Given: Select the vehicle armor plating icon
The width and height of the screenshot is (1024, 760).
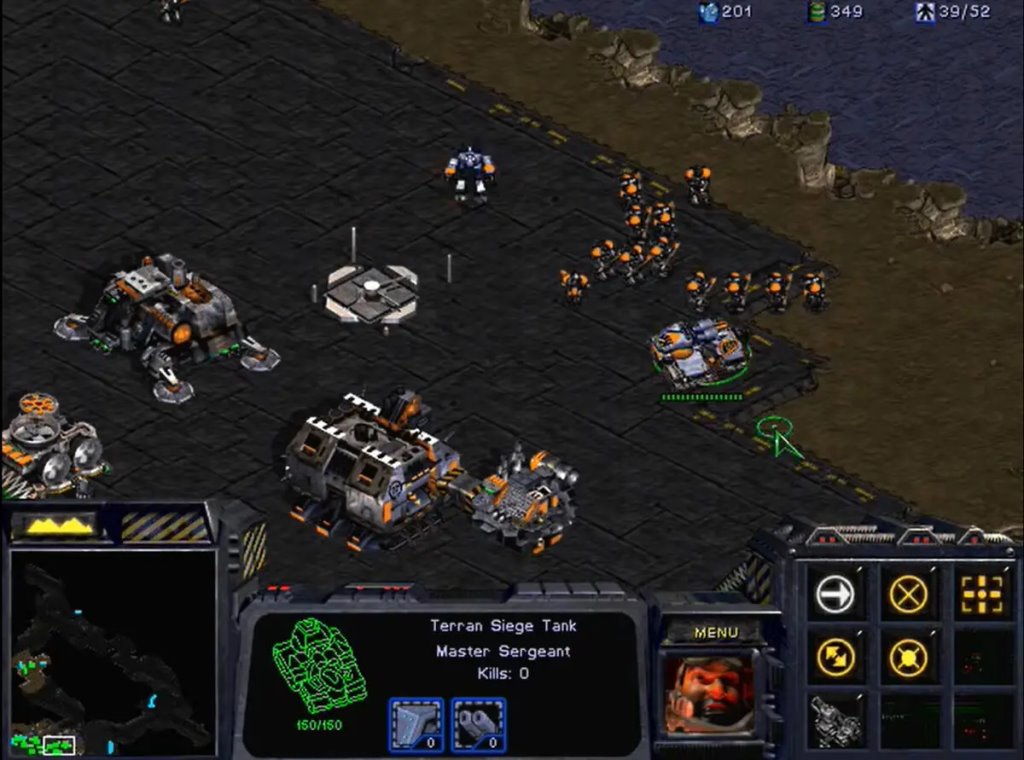Looking at the screenshot, I should (x=415, y=723).
